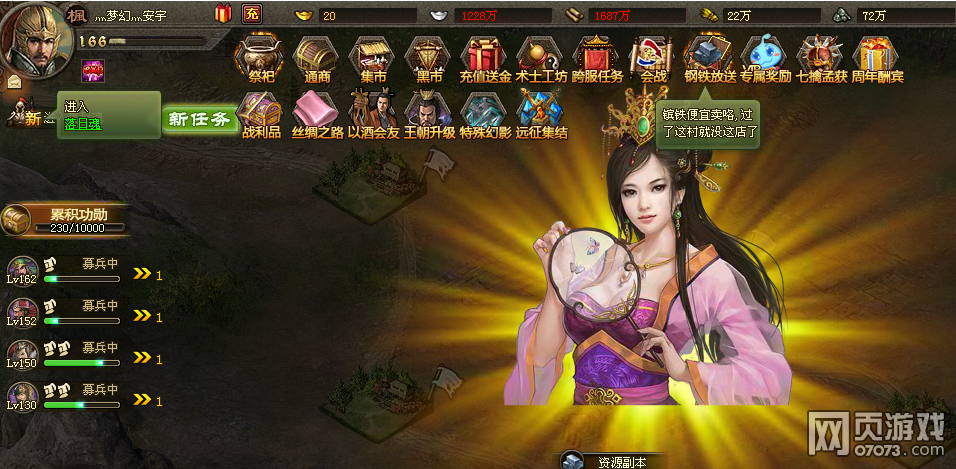956x469 pixels.
Task: Visit the 集市 market
Action: pyautogui.click(x=374, y=57)
